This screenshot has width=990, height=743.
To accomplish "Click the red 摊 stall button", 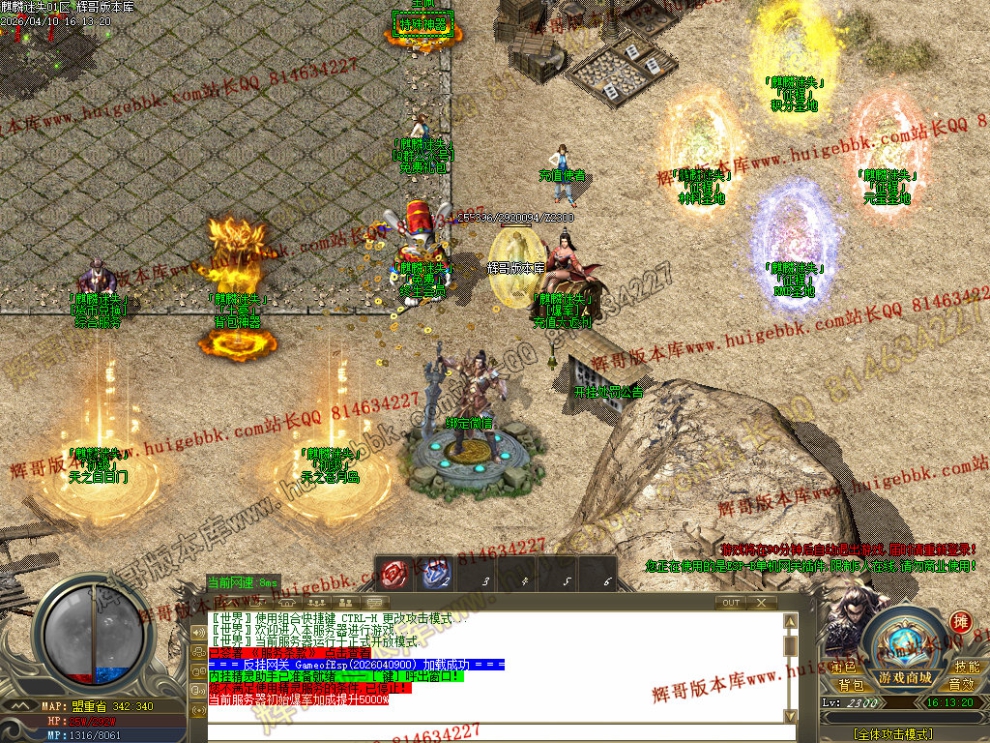I will pos(960,622).
